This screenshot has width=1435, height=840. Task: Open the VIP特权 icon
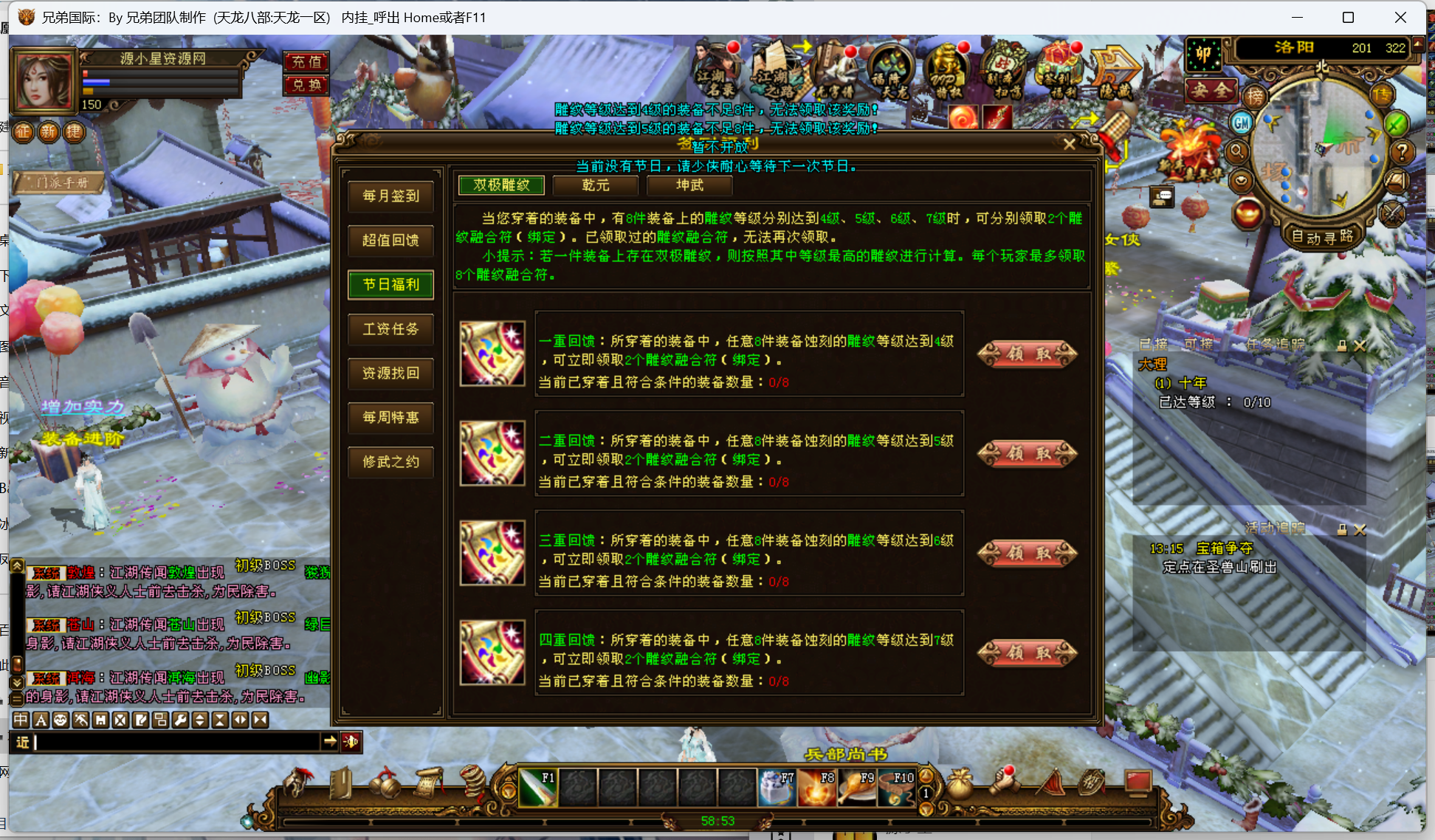pyautogui.click(x=947, y=68)
